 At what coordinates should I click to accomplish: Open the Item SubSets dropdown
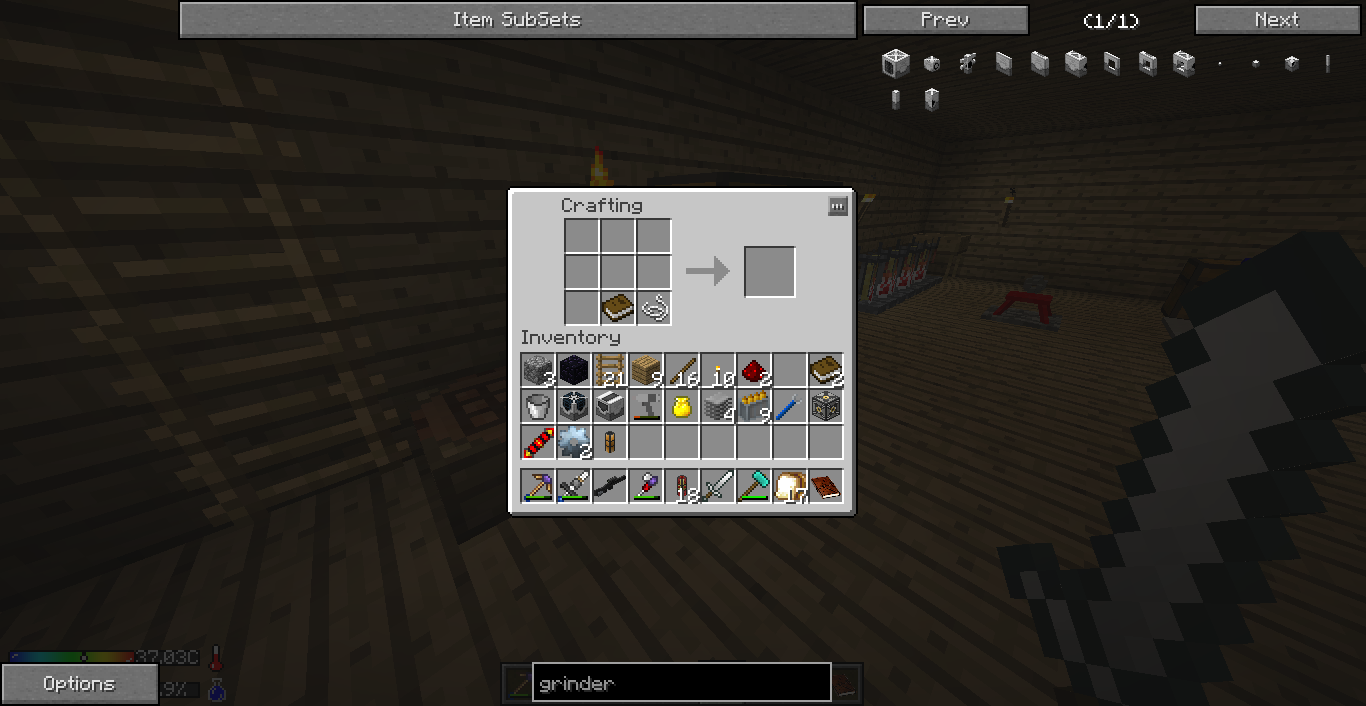point(517,20)
